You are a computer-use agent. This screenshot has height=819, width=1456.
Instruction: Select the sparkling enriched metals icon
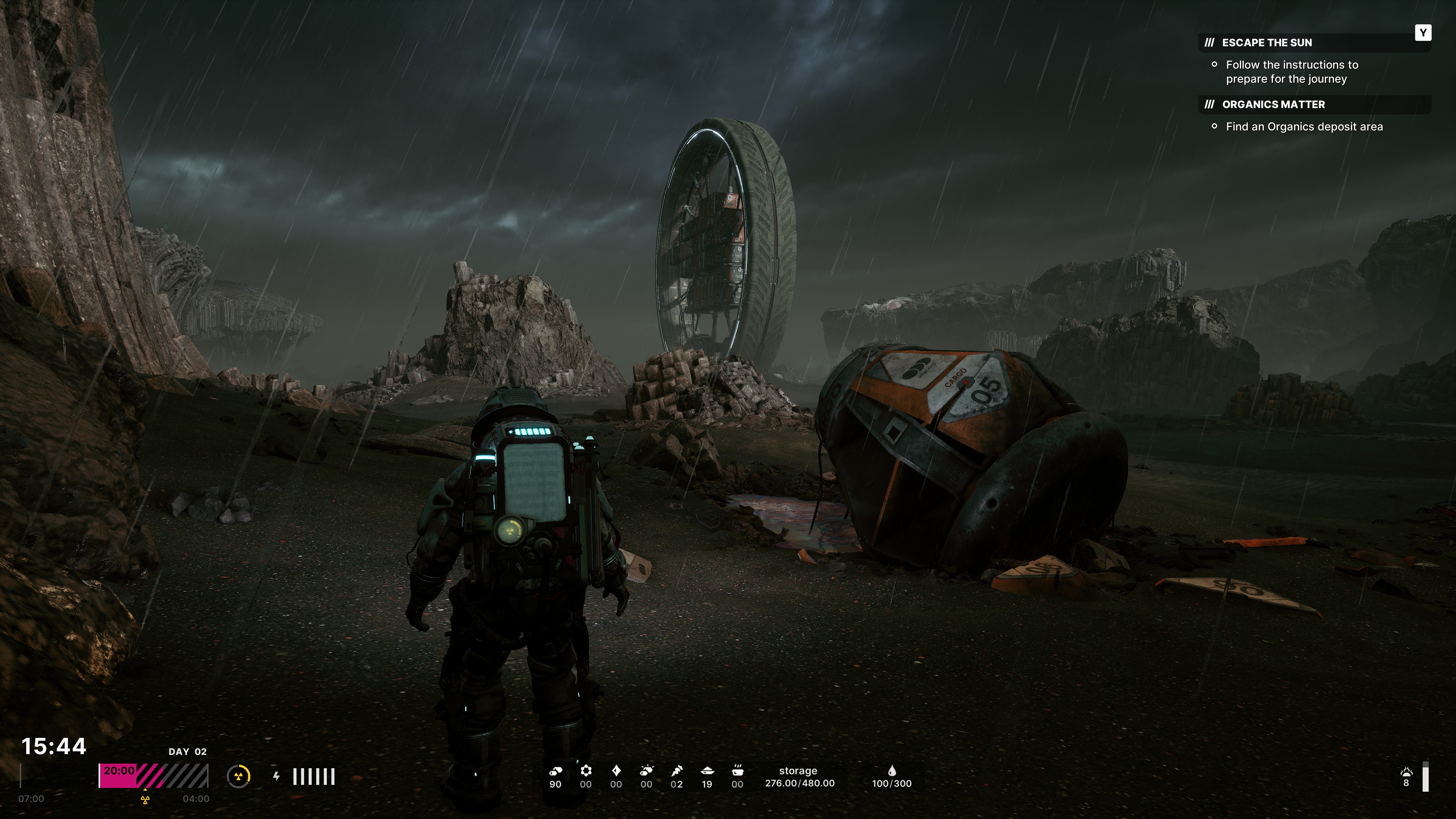pos(646,770)
